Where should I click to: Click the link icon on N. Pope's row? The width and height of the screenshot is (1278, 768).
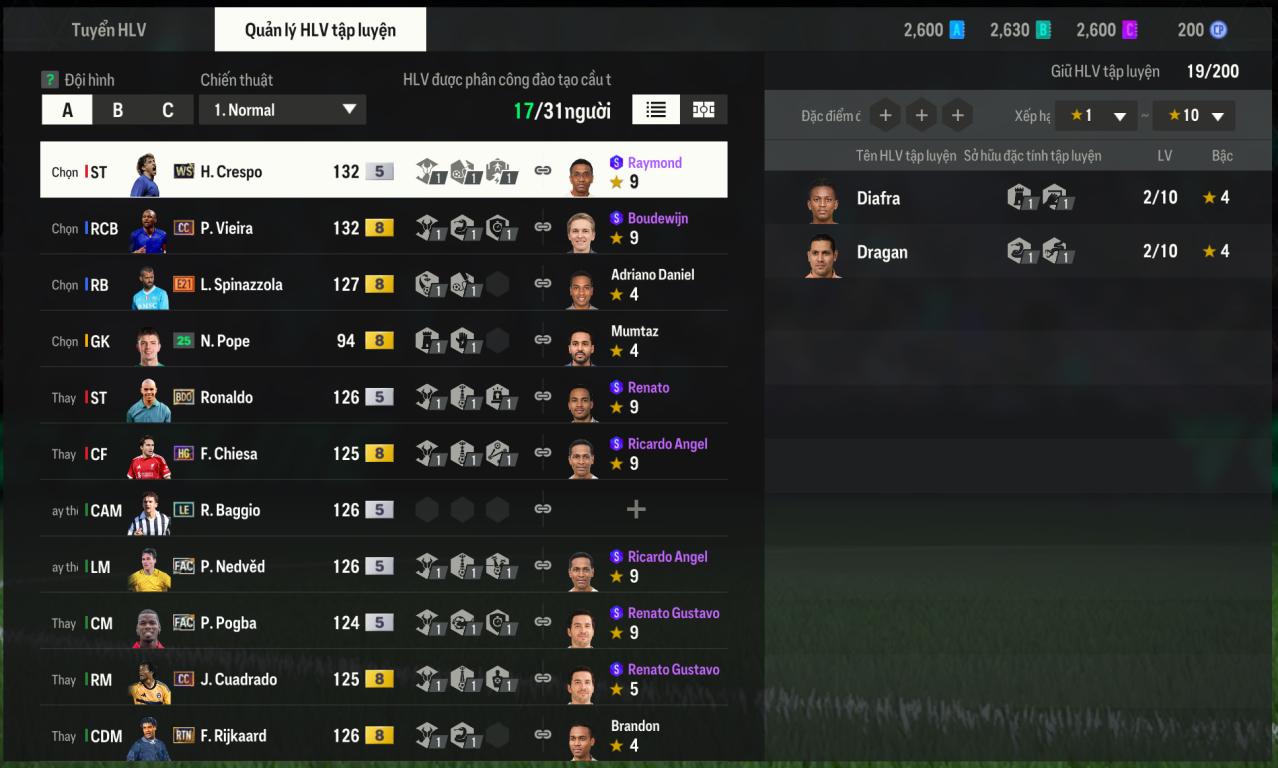543,340
